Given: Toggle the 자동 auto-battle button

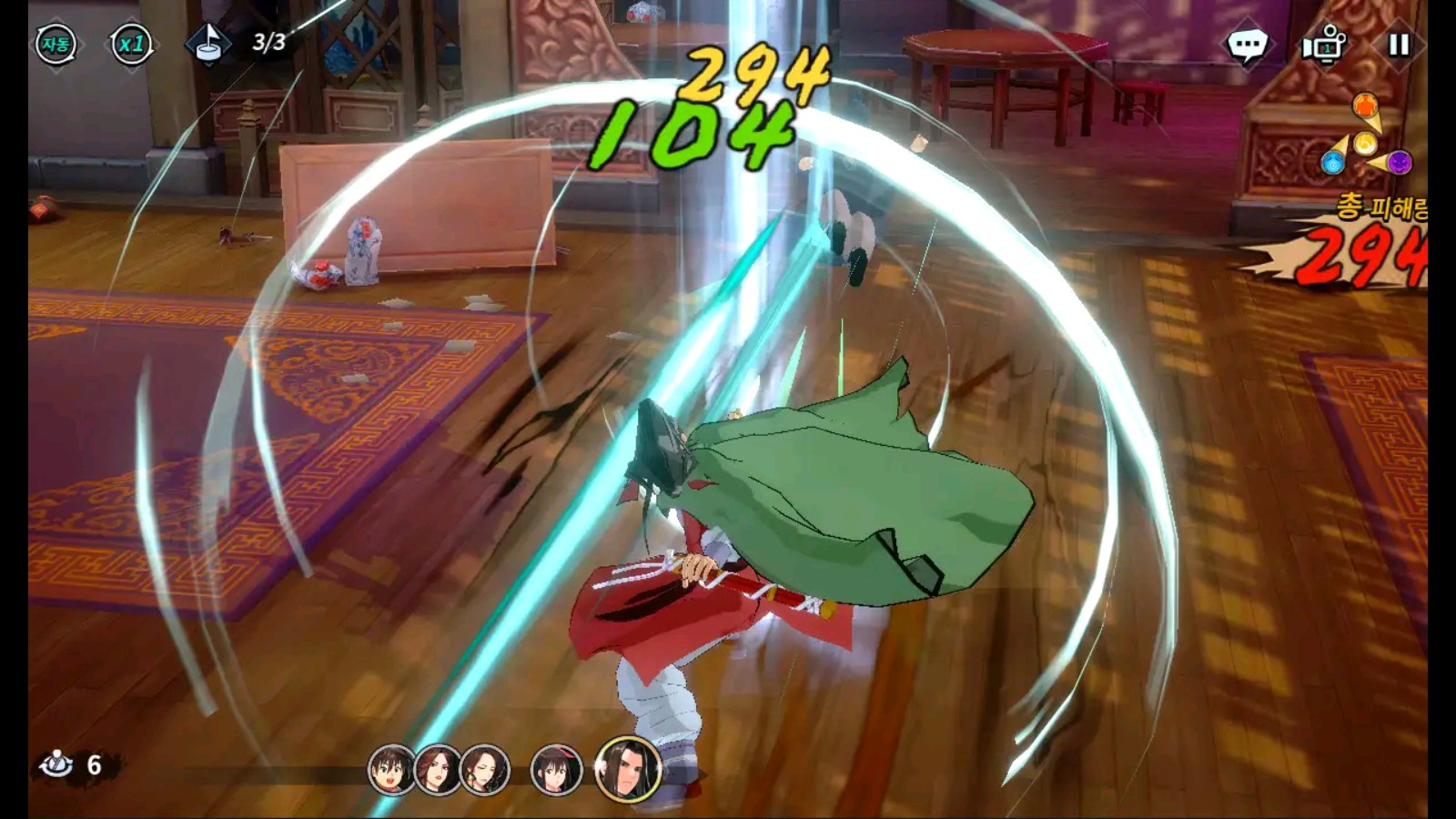Looking at the screenshot, I should coord(56,44).
